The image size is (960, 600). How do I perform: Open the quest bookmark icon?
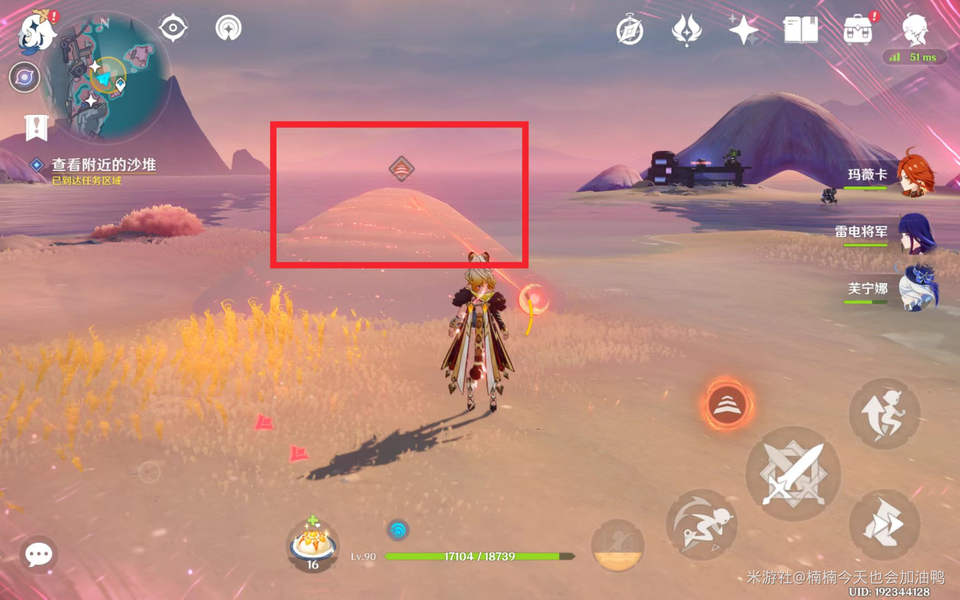point(37,127)
